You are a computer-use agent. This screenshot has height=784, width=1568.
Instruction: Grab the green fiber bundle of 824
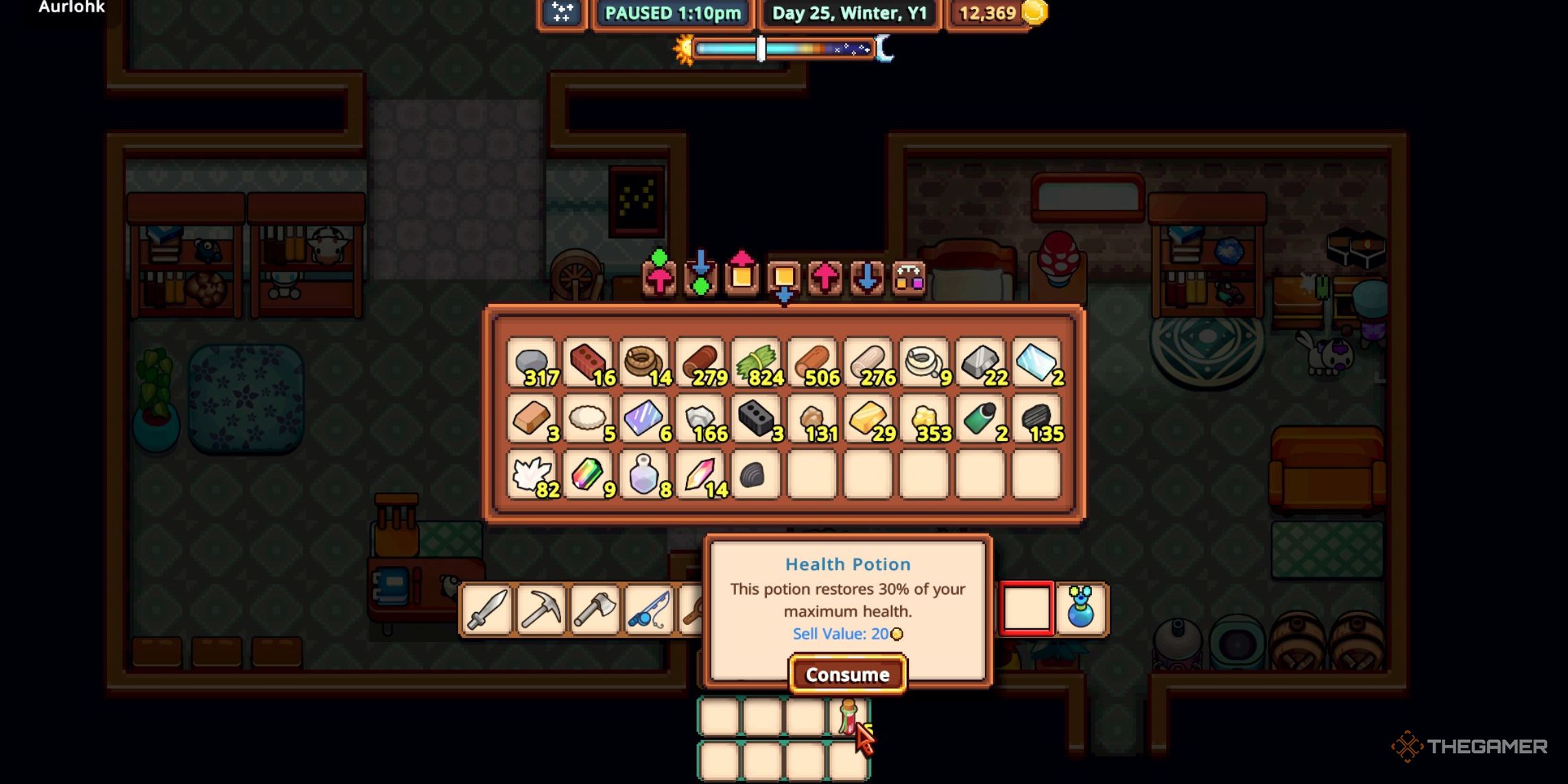(757, 363)
